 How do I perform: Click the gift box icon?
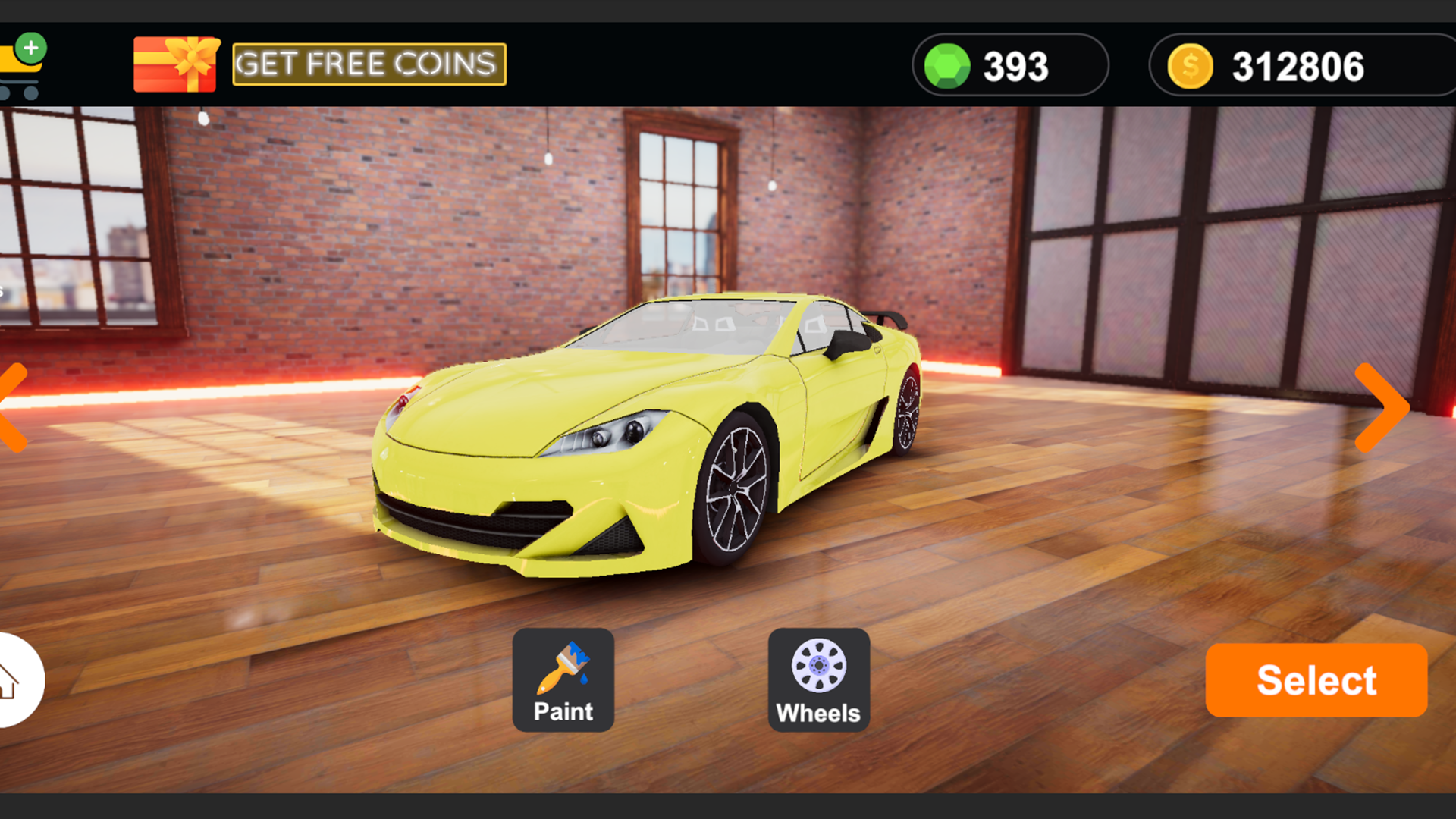pyautogui.click(x=177, y=64)
